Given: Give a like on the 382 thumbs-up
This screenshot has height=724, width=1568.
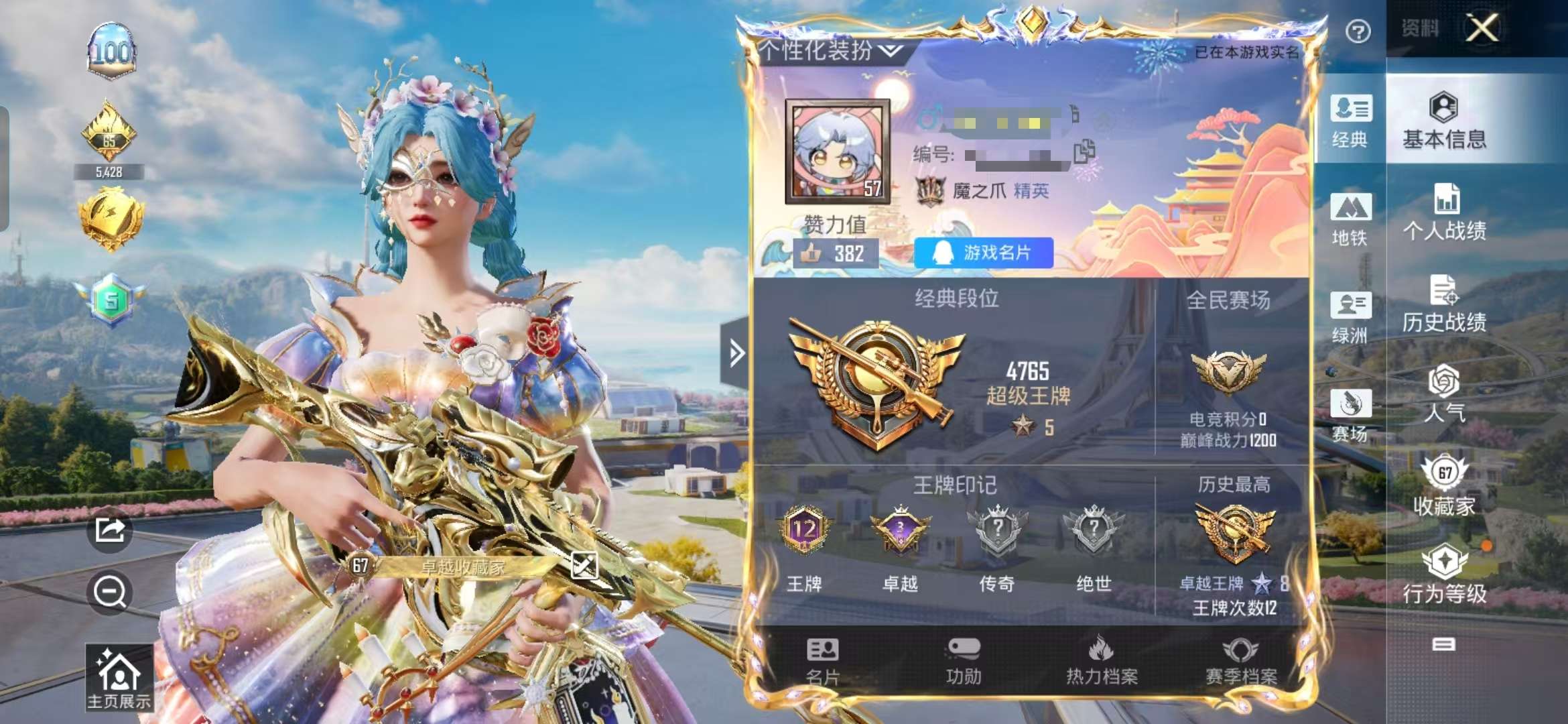Looking at the screenshot, I should 836,253.
